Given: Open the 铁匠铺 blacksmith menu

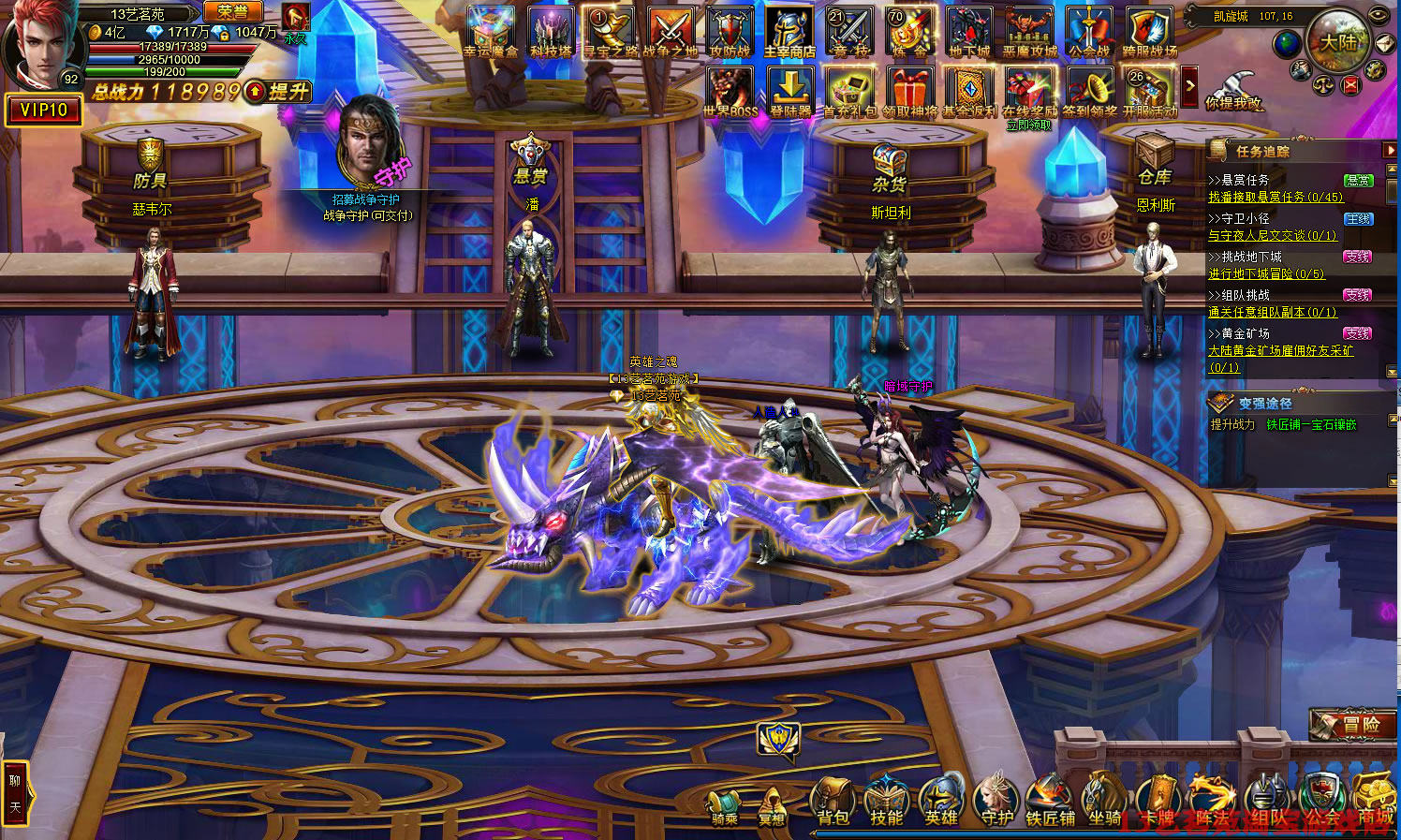Looking at the screenshot, I should pos(1049,803).
